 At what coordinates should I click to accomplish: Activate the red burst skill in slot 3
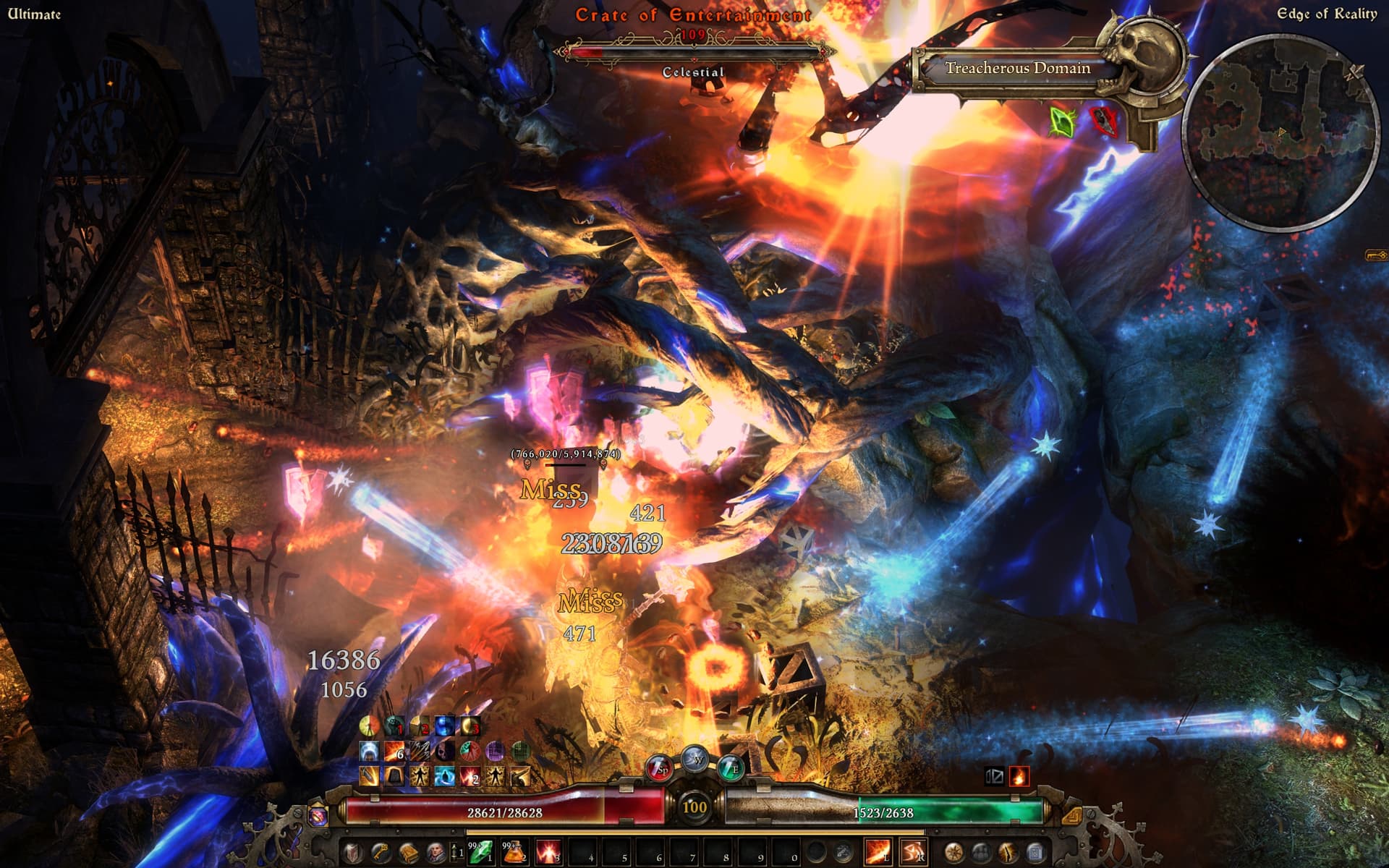[549, 854]
